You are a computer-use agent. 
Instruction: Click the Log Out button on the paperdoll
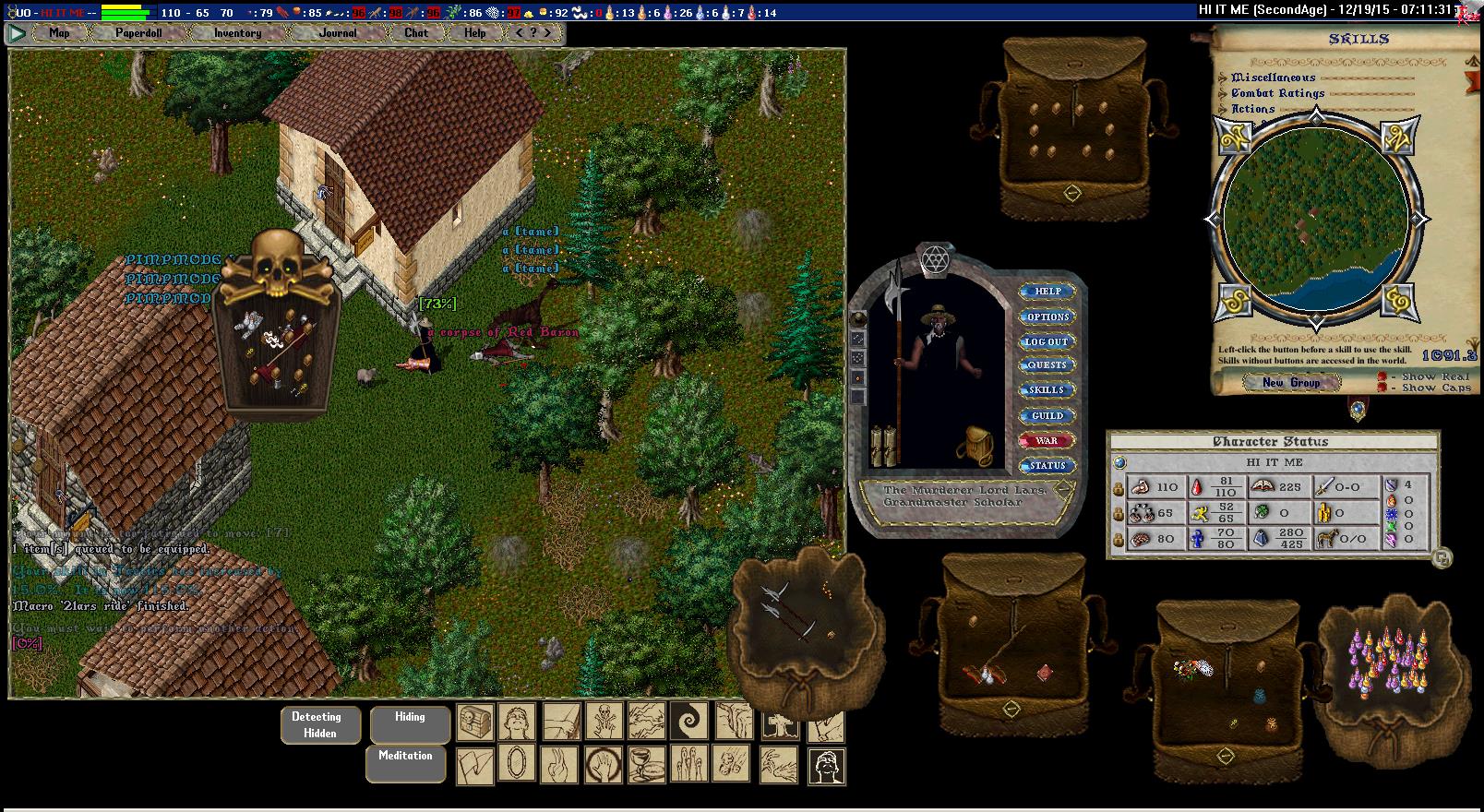point(1047,341)
